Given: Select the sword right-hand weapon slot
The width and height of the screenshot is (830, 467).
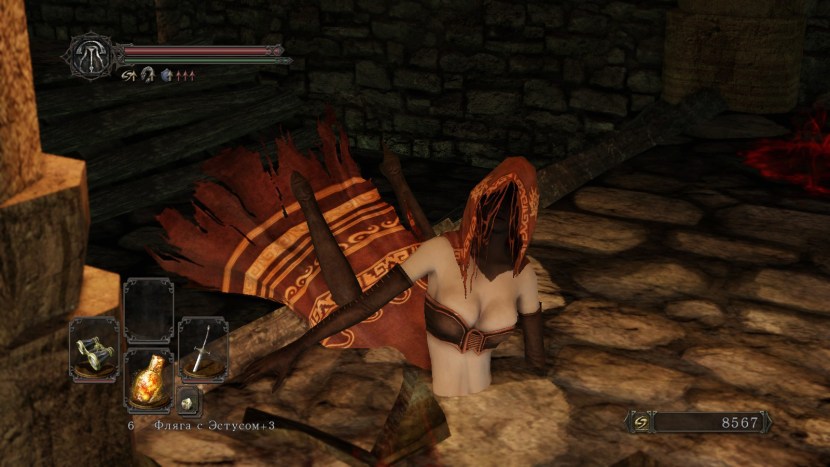Looking at the screenshot, I should click(x=203, y=350).
